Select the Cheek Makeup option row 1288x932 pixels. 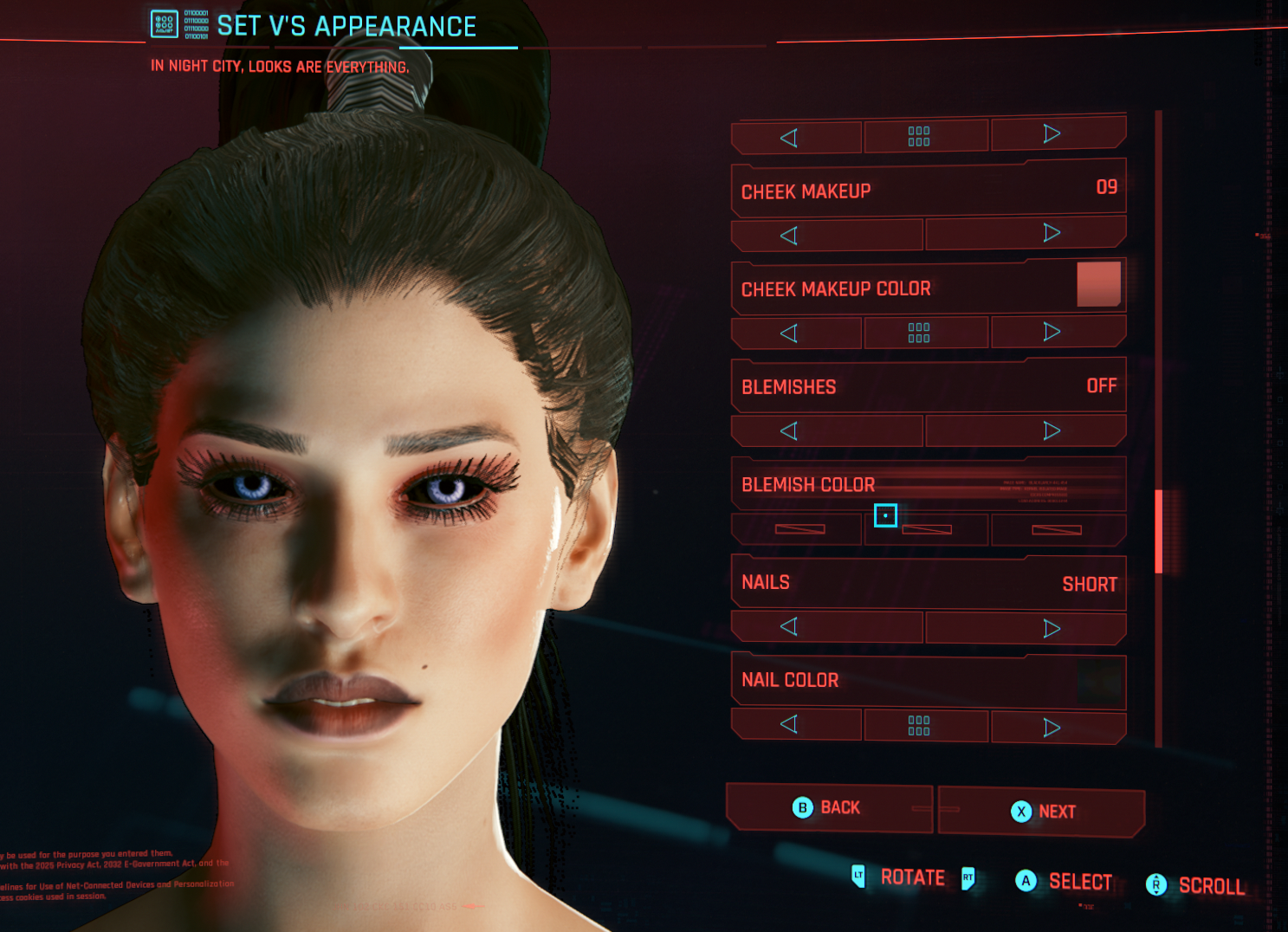pyautogui.click(x=928, y=190)
